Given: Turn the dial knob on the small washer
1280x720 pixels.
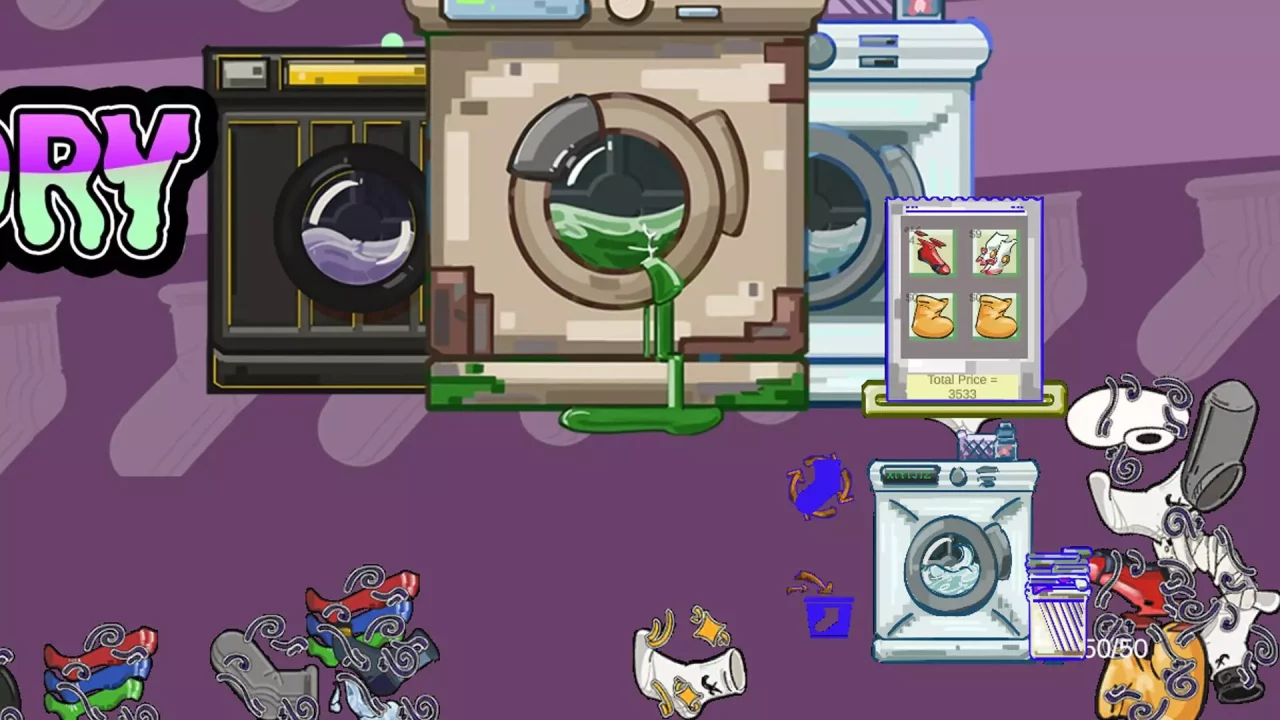Looking at the screenshot, I should (x=958, y=475).
